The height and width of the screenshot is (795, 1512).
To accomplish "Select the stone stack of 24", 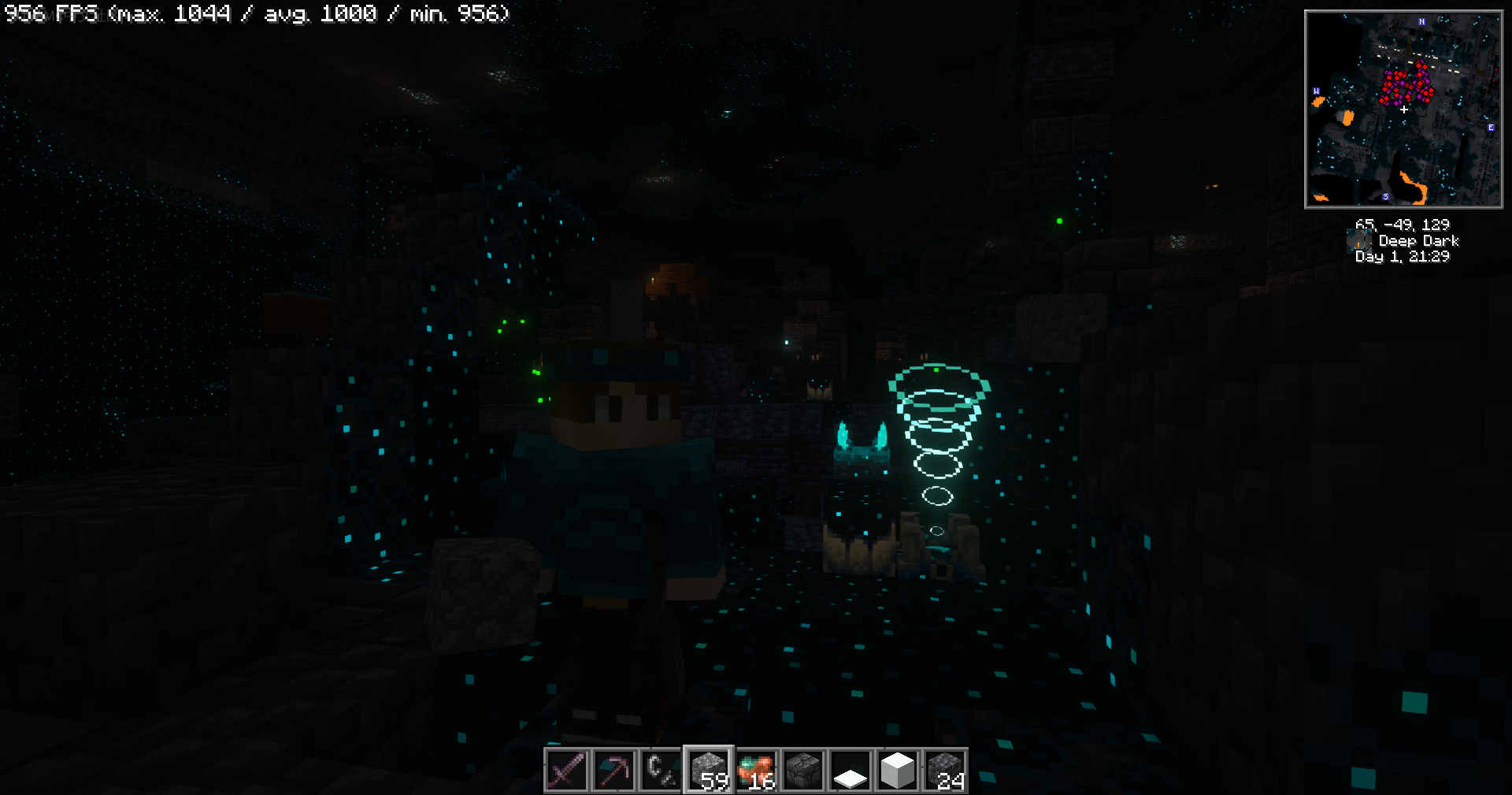I will (x=945, y=770).
